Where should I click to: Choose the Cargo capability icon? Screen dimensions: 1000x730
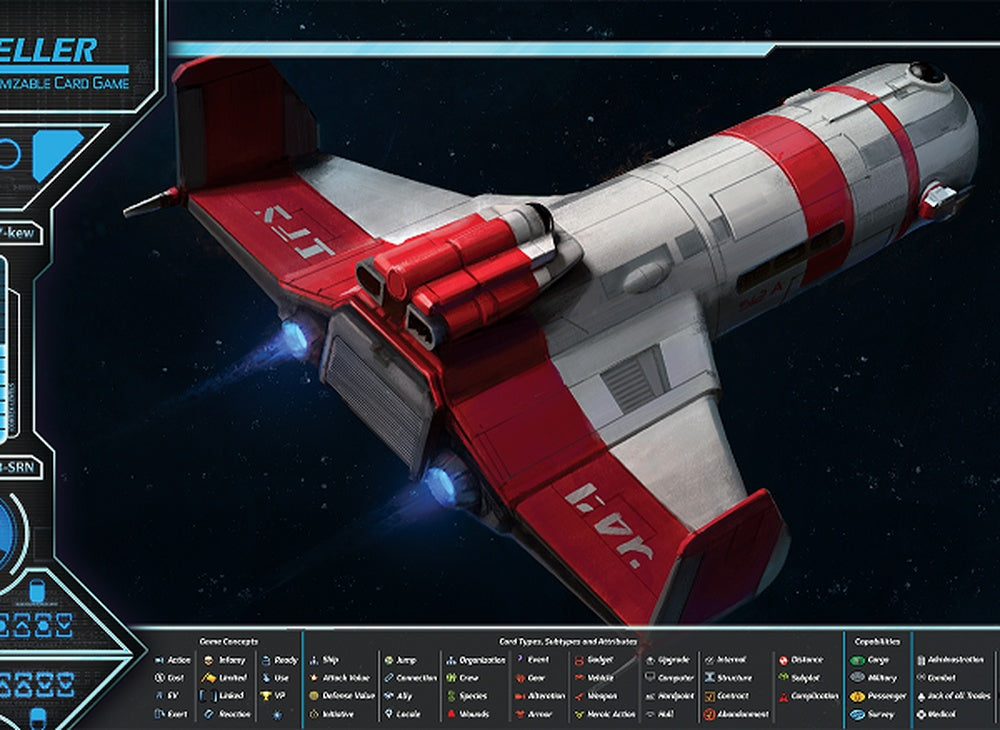point(857,660)
